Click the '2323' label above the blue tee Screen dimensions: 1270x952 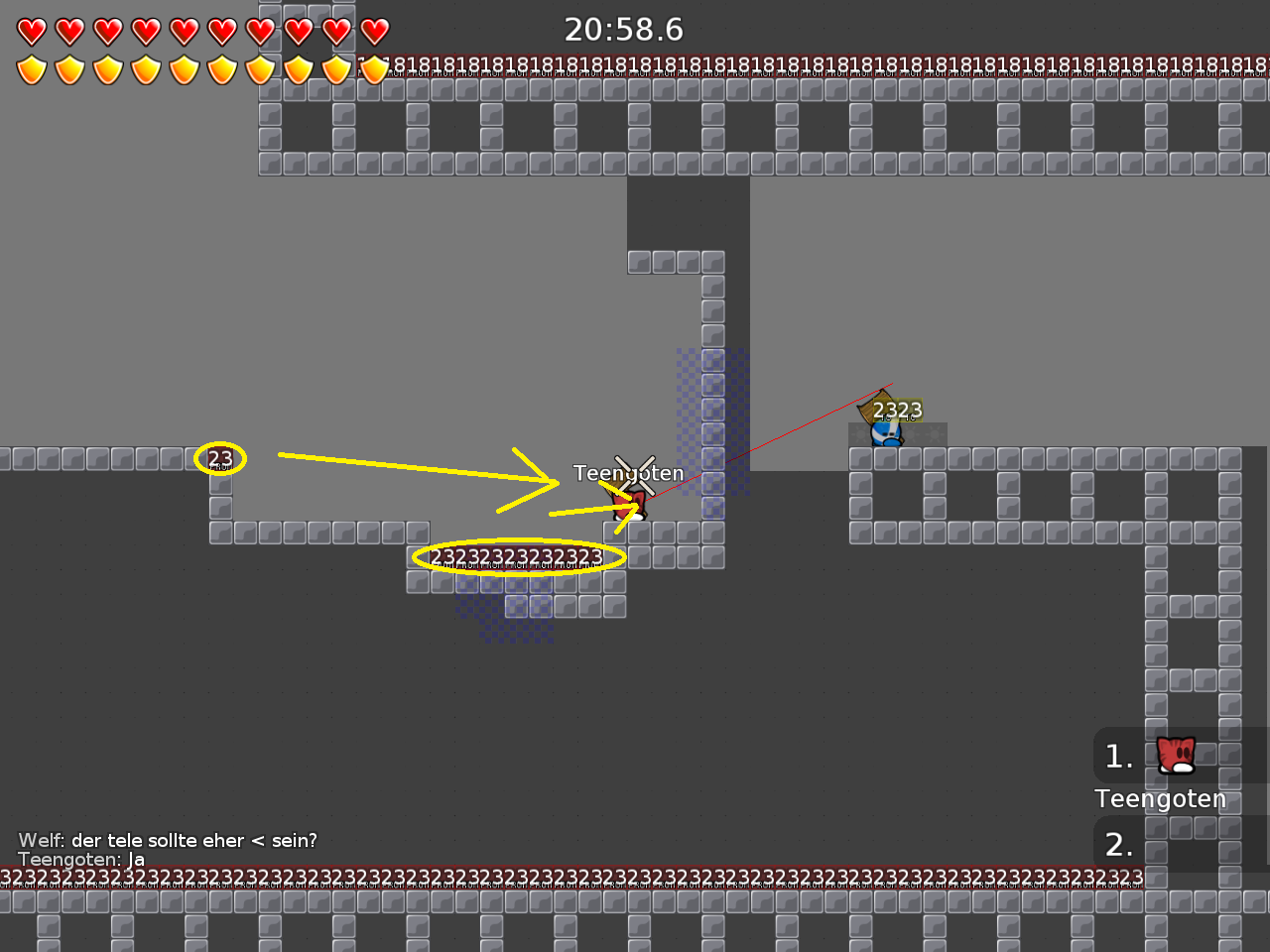(x=896, y=409)
